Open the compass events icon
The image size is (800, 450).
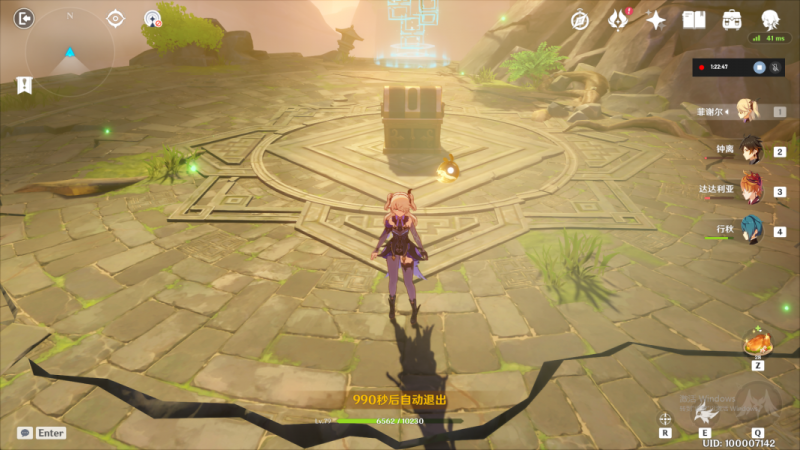[580, 19]
